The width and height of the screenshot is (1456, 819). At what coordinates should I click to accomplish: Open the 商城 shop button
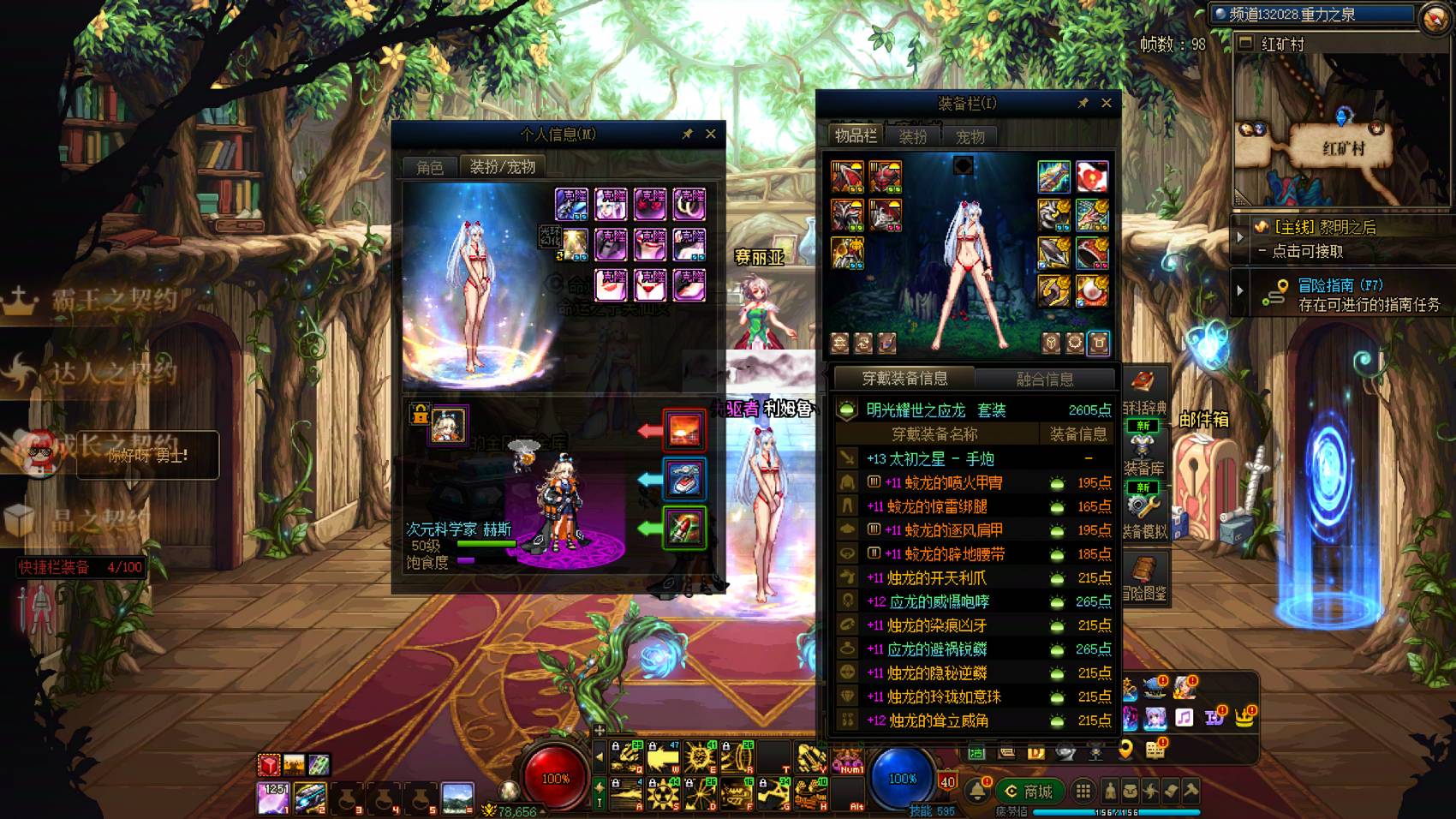(x=1029, y=792)
